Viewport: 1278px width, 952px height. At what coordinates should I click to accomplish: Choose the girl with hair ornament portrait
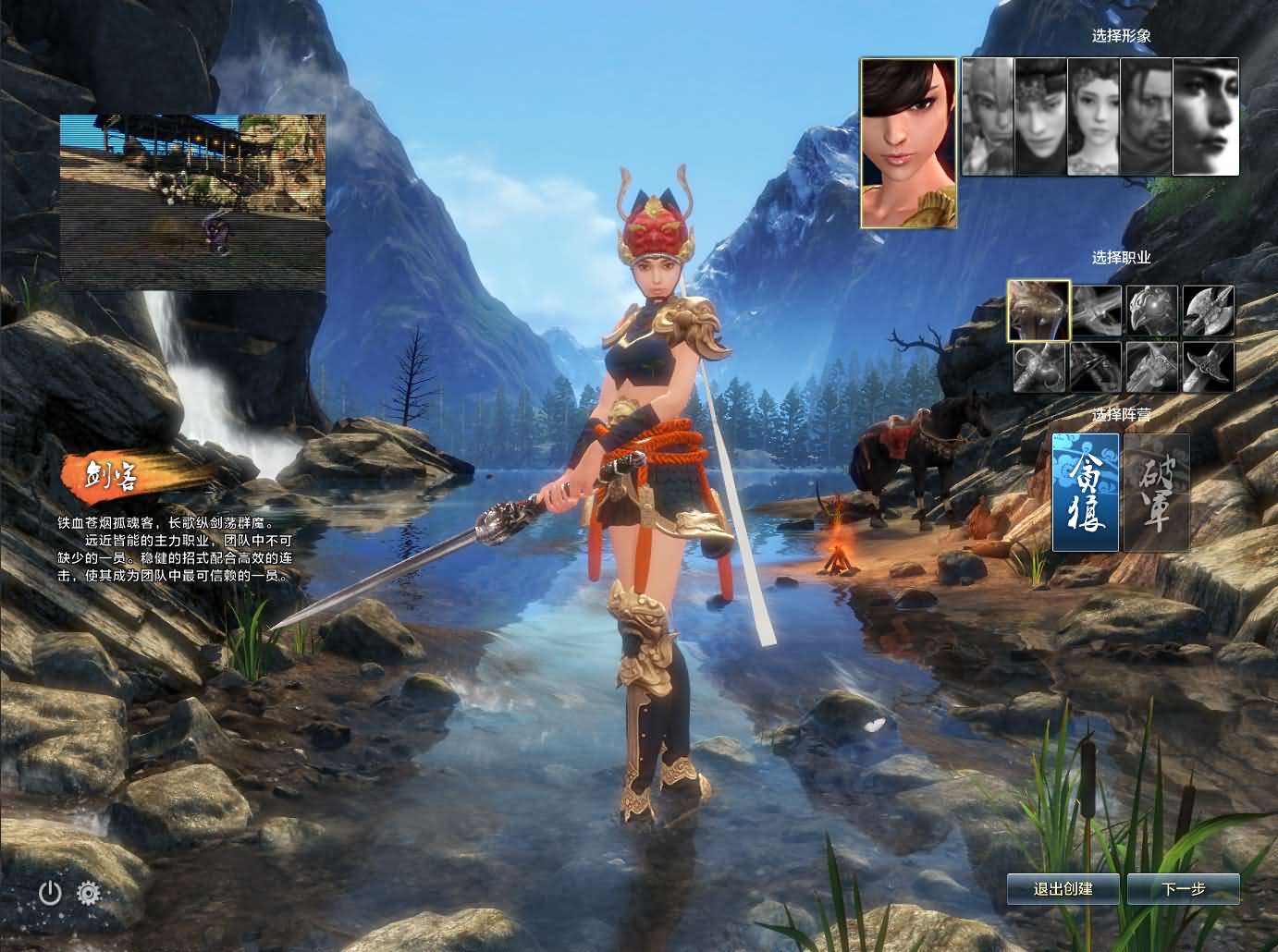[1094, 116]
